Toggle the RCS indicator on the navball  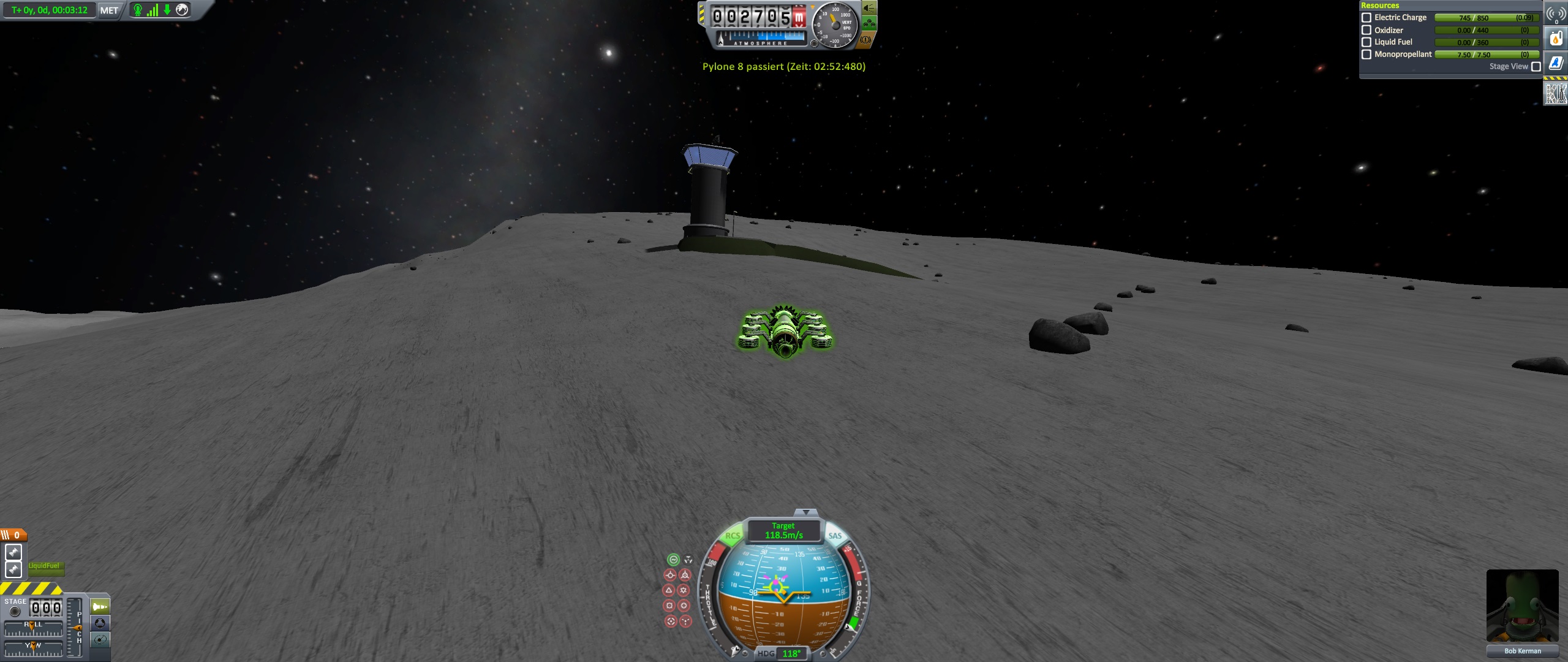[x=733, y=536]
